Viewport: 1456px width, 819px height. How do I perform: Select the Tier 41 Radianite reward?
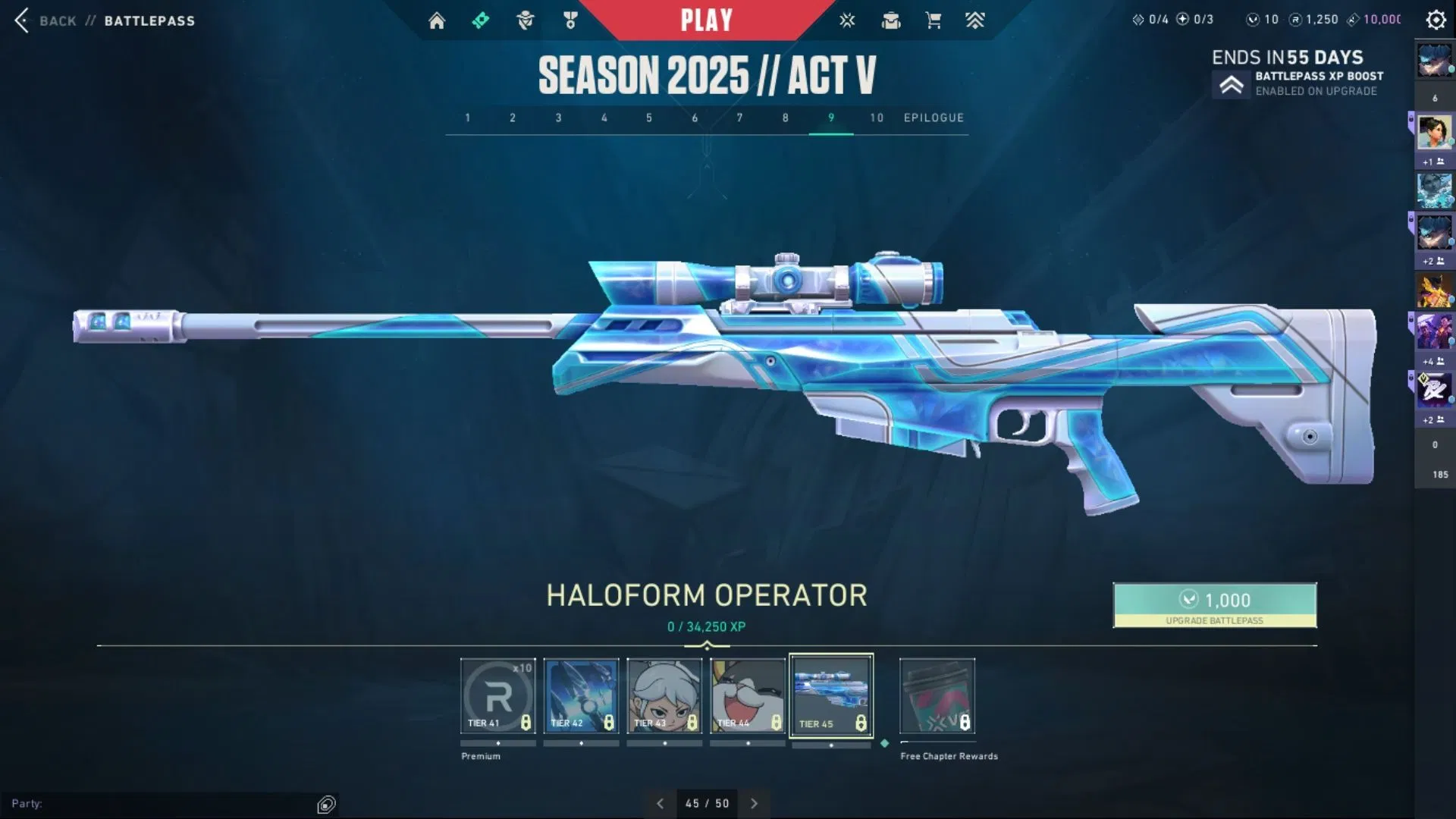tap(497, 695)
